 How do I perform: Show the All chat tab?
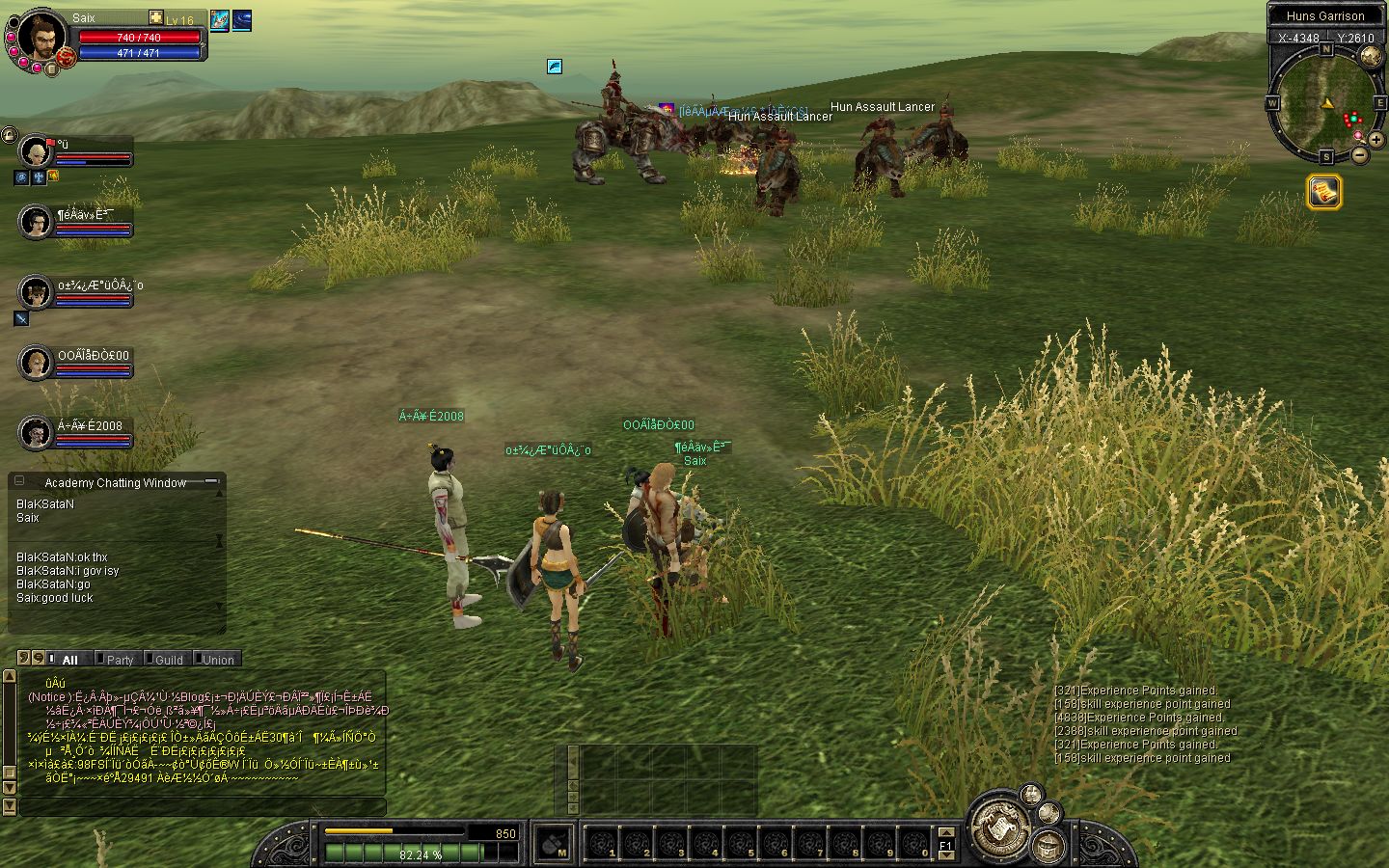coord(69,660)
